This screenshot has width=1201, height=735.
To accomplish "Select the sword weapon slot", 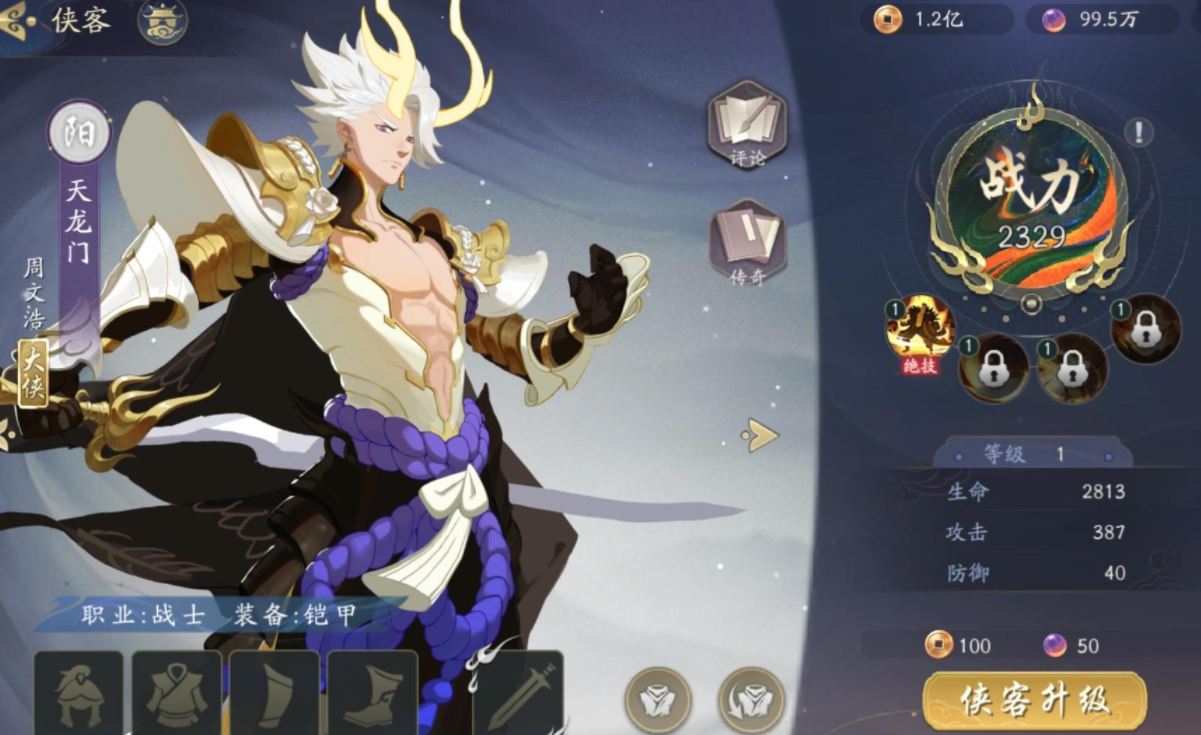I will (x=518, y=694).
